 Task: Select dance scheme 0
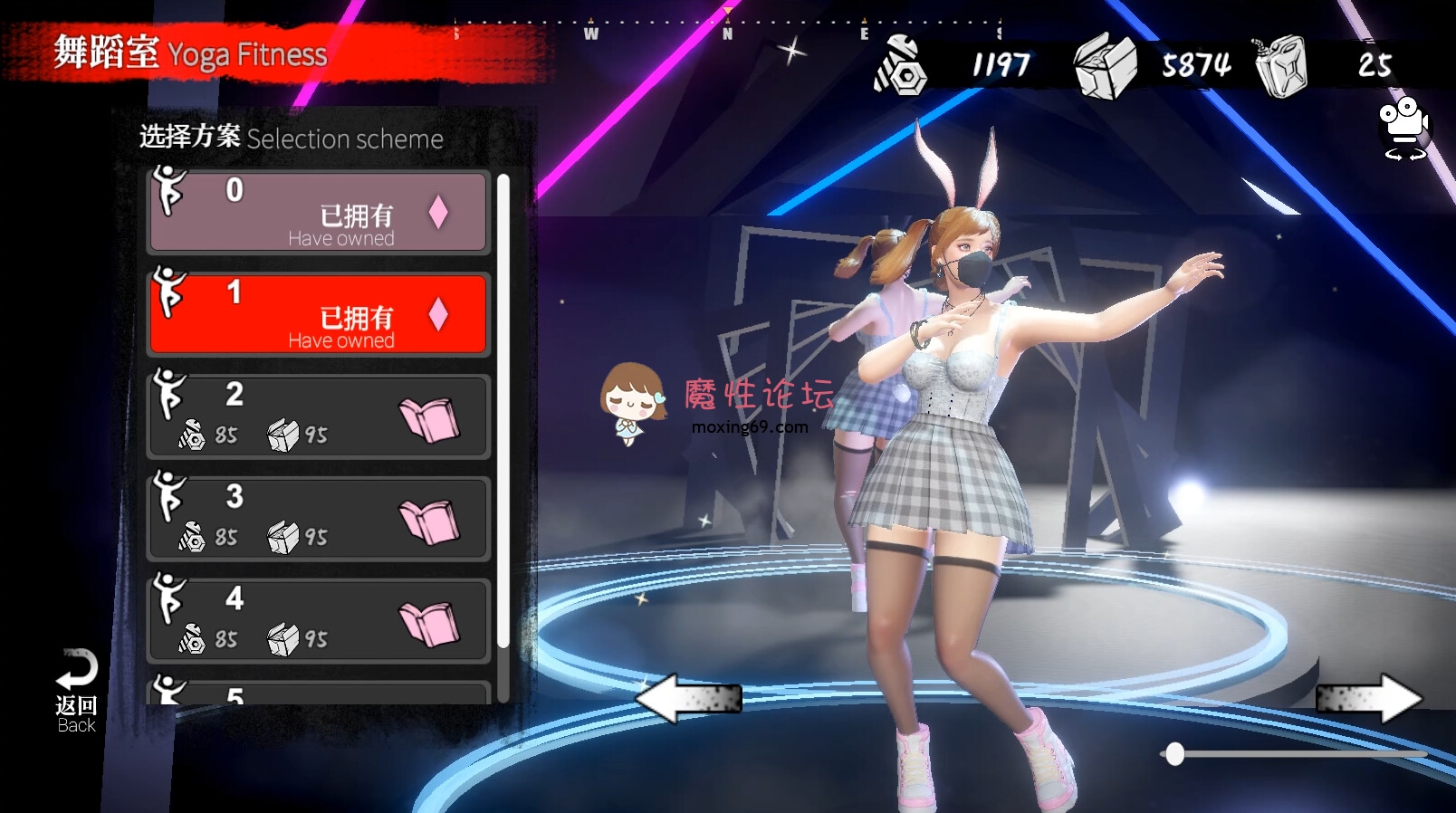[x=318, y=212]
